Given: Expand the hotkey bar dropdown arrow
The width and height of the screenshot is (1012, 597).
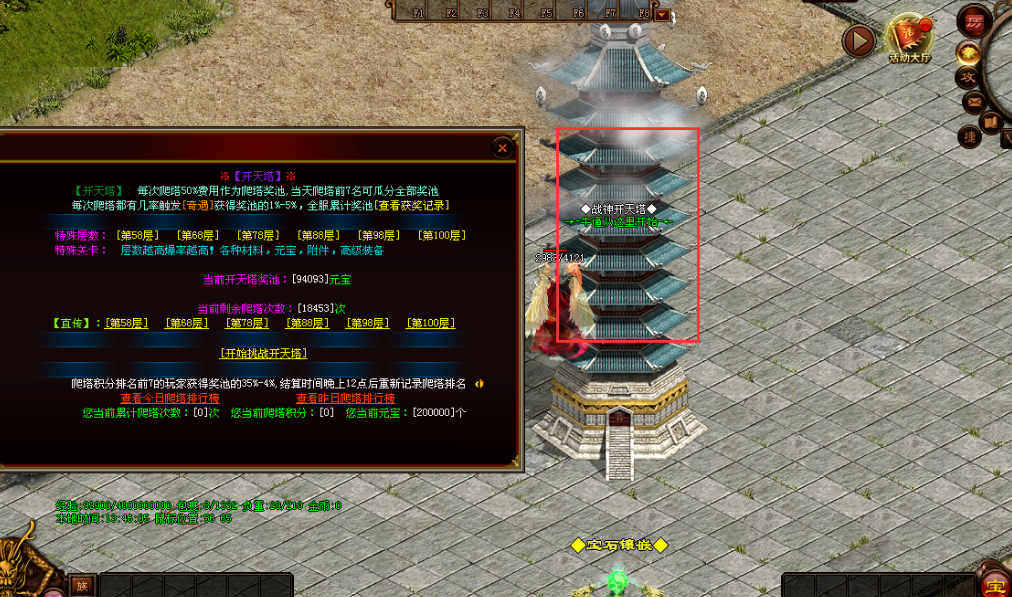Looking at the screenshot, I should 662,14.
